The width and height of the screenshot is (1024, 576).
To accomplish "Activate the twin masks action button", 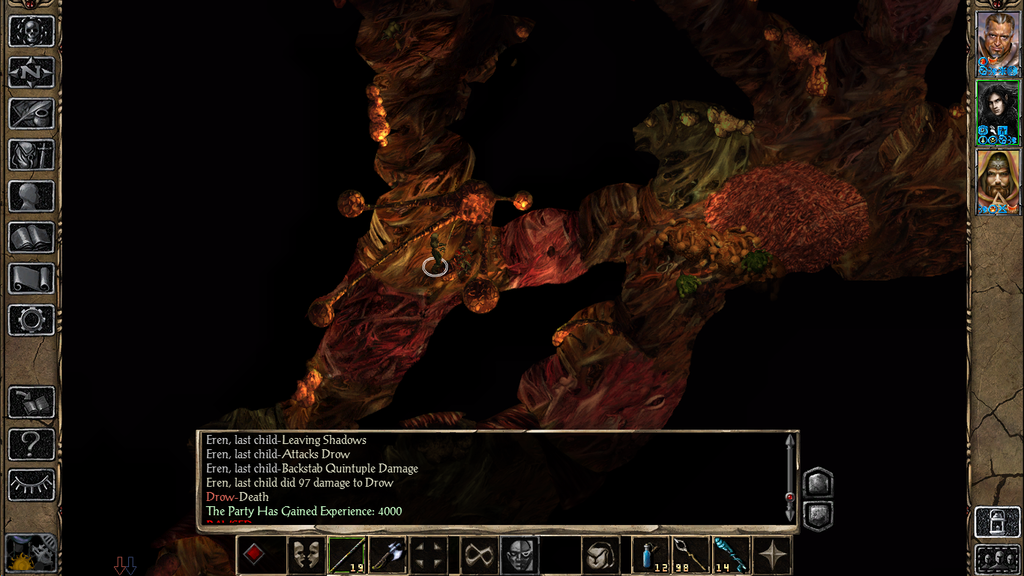I will point(305,555).
